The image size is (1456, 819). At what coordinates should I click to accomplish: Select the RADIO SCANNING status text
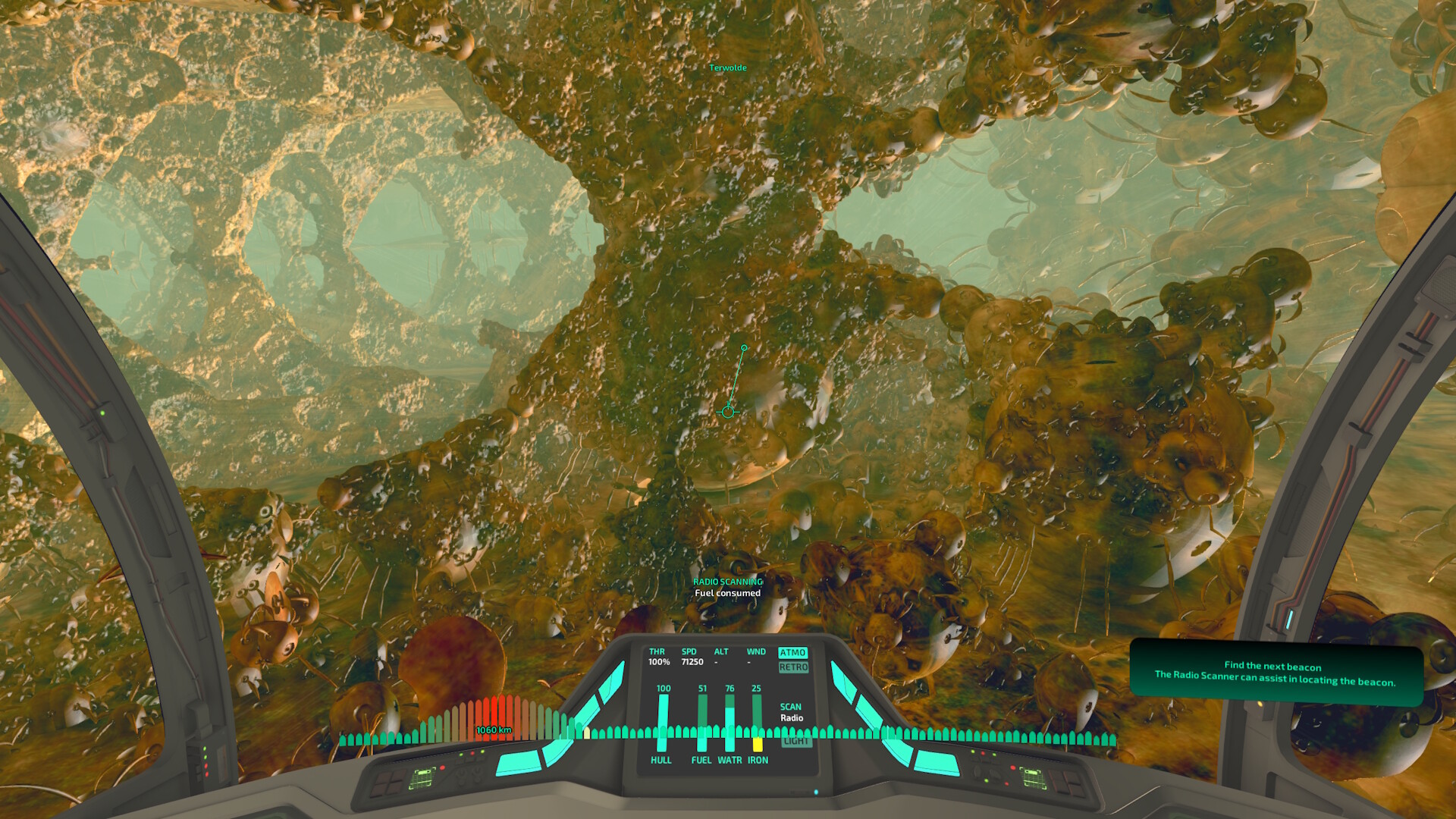point(726,581)
